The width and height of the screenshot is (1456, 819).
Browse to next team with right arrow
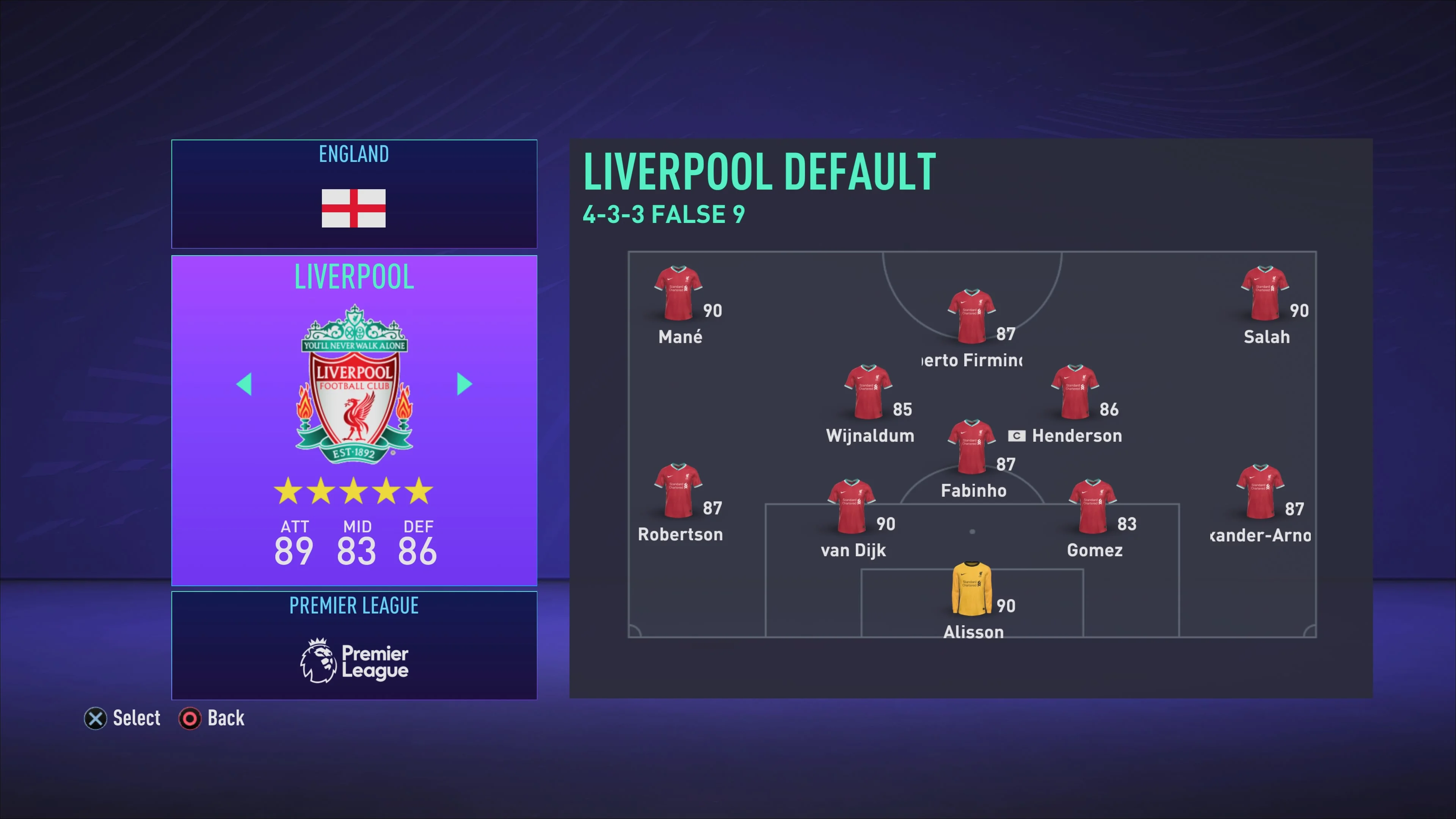pos(463,384)
